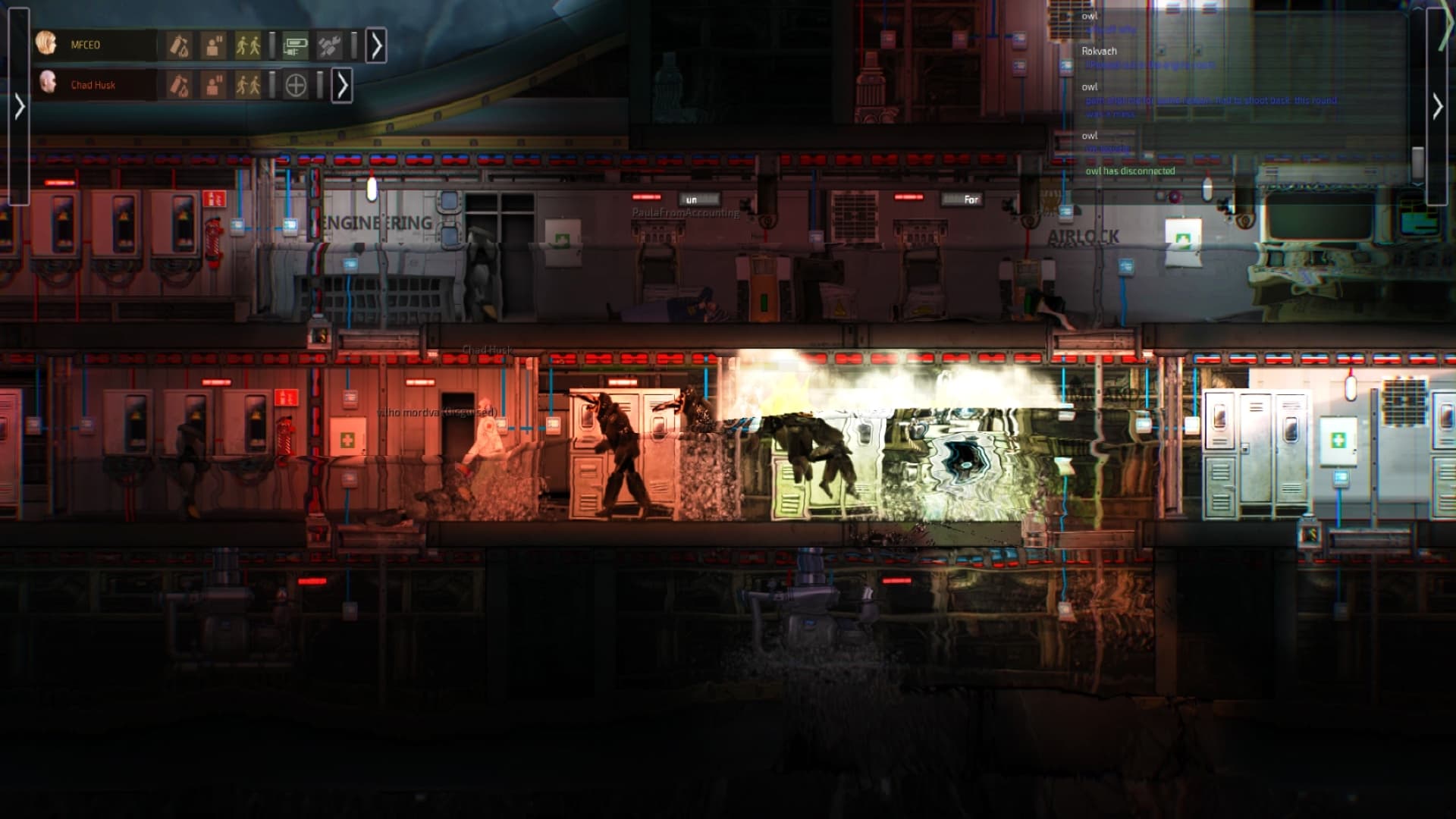Select Chad Husk's walking follow order icon
The height and width of the screenshot is (819, 1456).
click(248, 84)
